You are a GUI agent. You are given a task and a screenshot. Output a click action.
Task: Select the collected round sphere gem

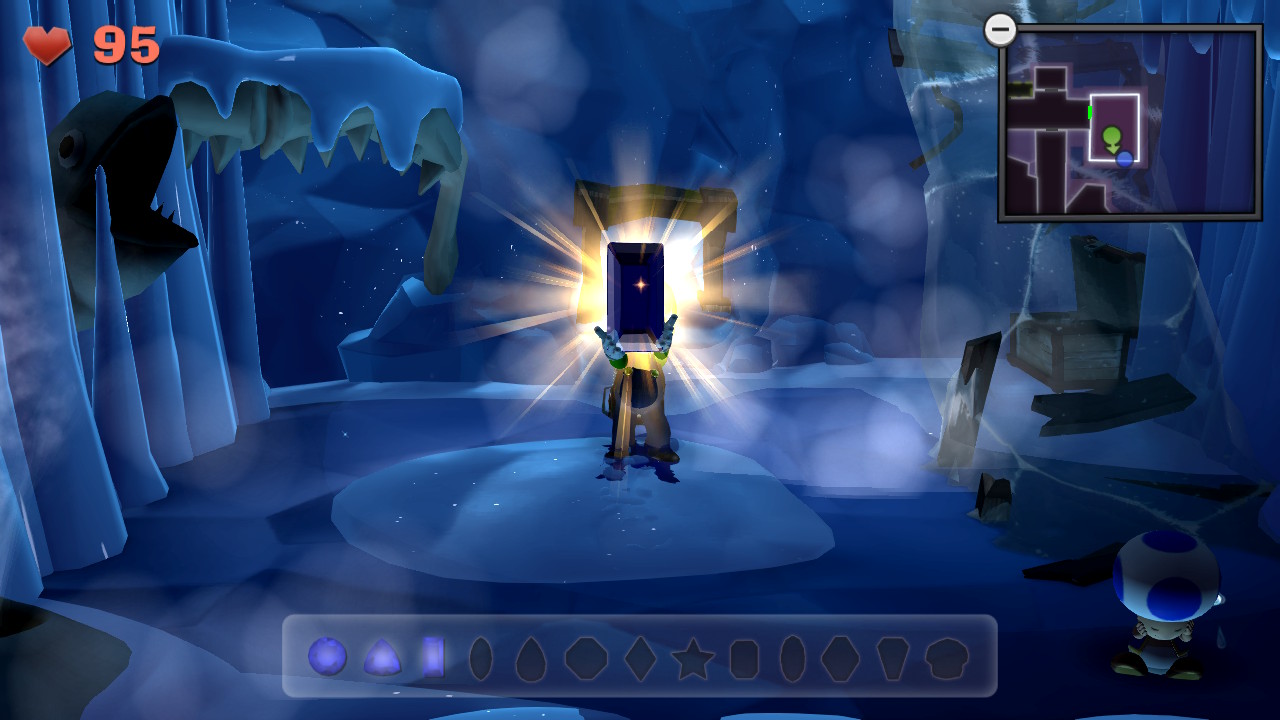[327, 659]
